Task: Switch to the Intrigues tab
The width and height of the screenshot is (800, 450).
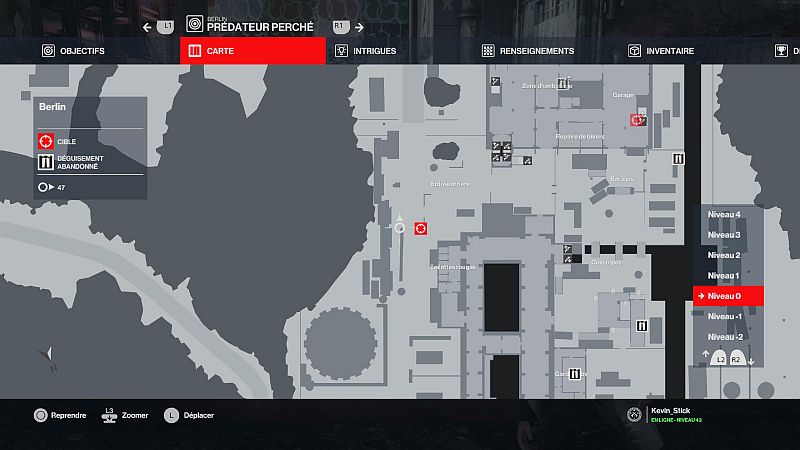Action: pyautogui.click(x=367, y=51)
